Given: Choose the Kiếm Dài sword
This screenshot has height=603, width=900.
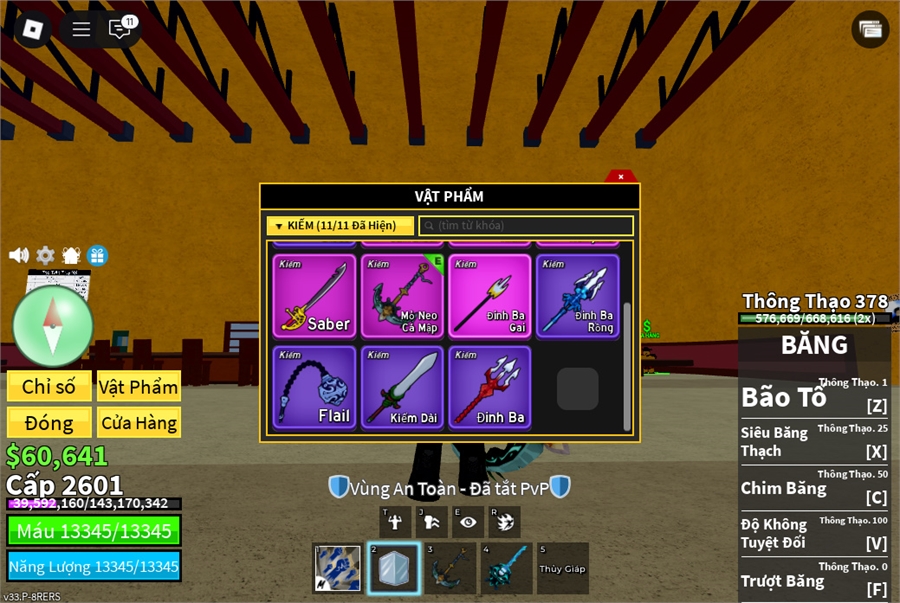Looking at the screenshot, I should (x=402, y=387).
